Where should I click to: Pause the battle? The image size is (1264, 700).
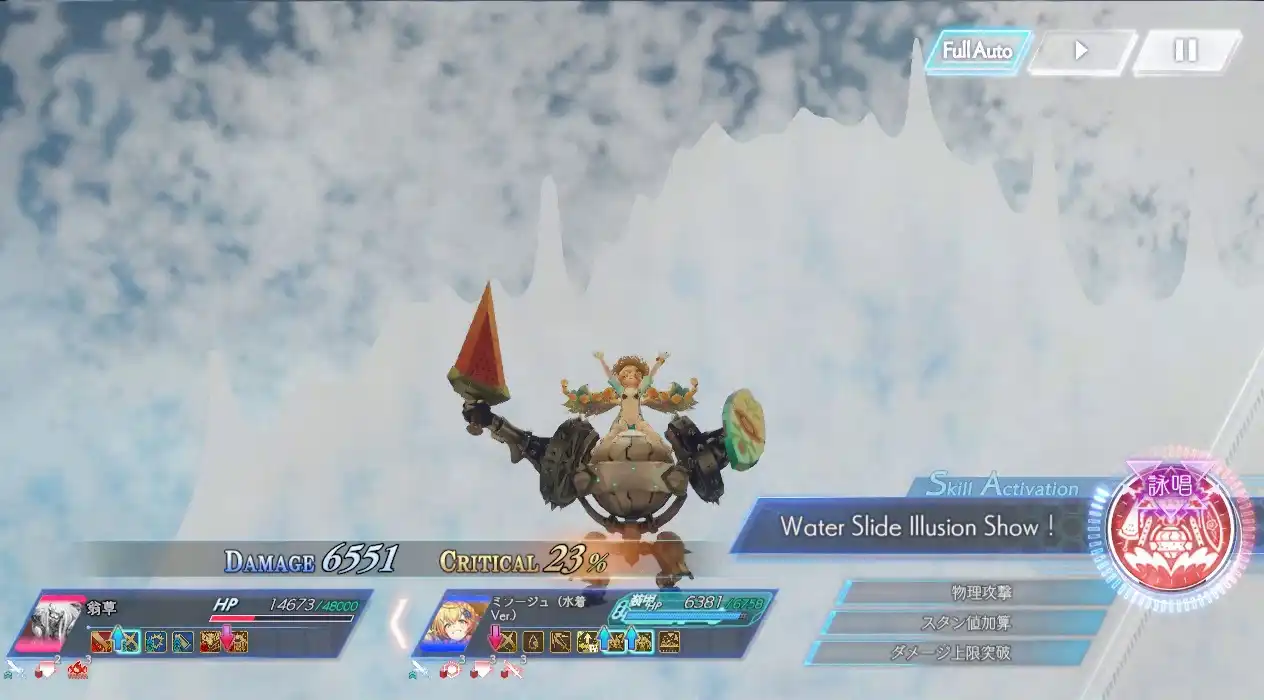tap(1186, 51)
